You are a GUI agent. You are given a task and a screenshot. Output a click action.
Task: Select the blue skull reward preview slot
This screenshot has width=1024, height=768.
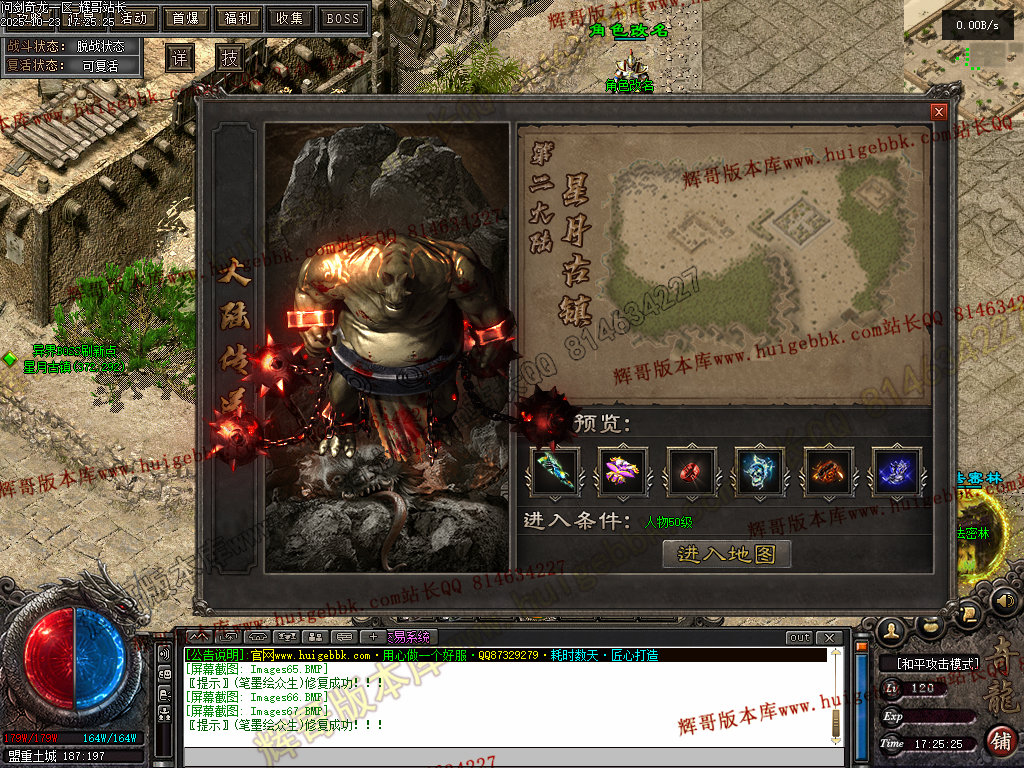[x=760, y=471]
